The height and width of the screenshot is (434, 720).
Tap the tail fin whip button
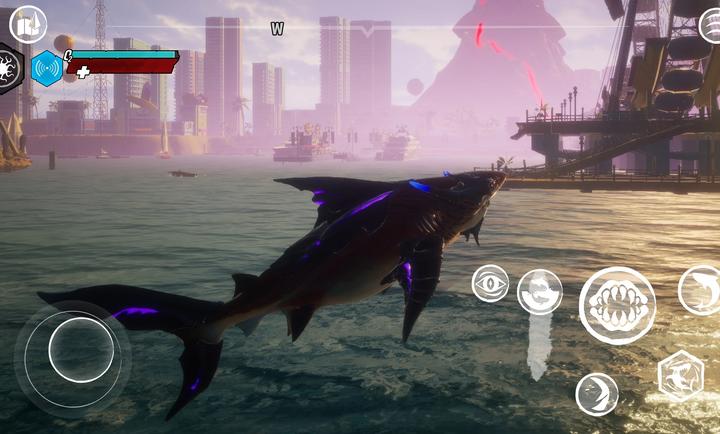coord(597,393)
